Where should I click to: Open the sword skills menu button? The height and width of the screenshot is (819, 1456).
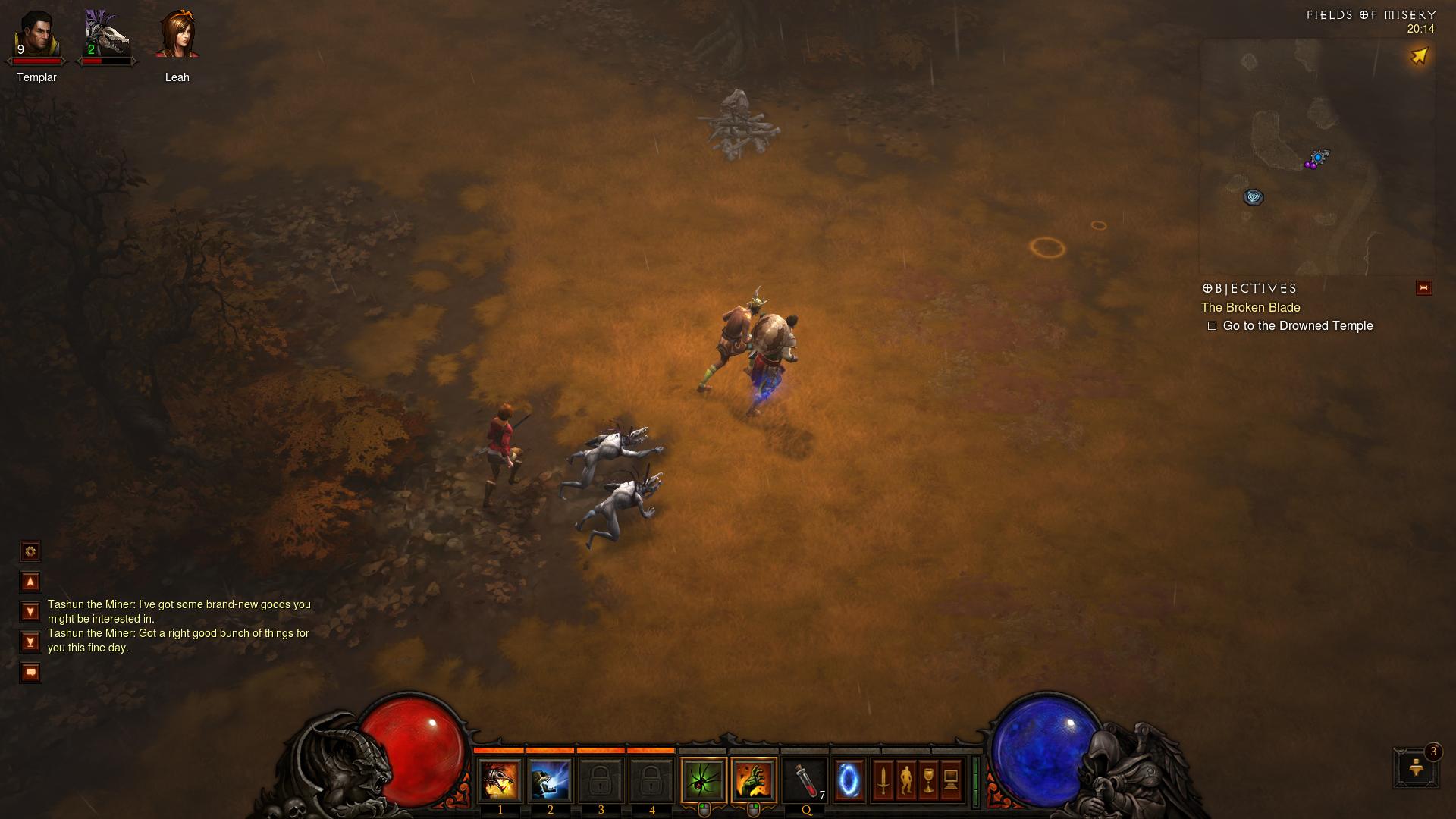[883, 780]
